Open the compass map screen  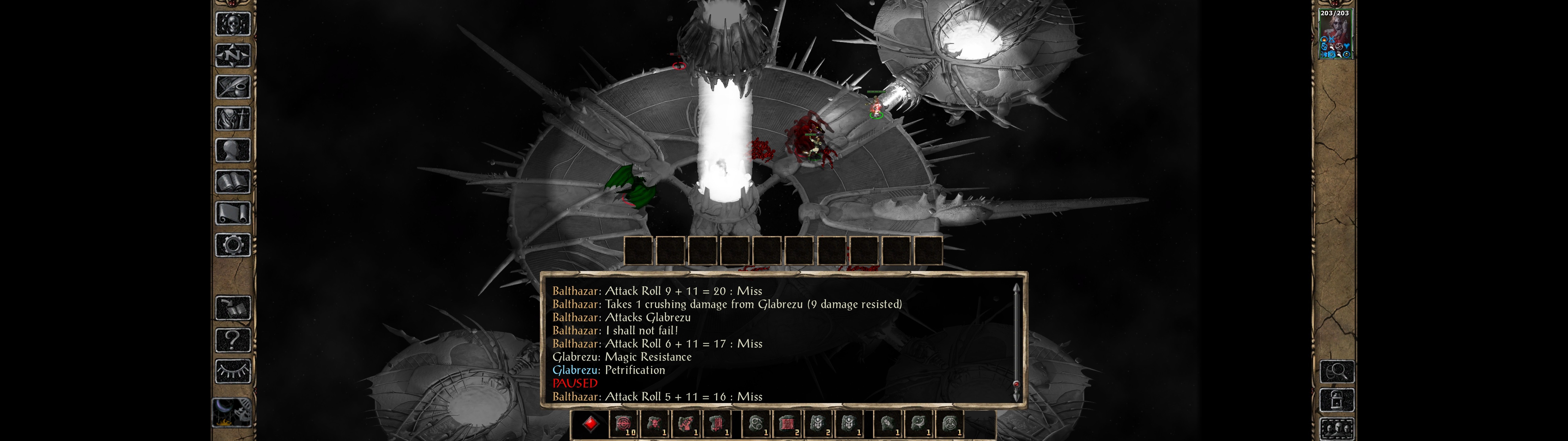pyautogui.click(x=233, y=55)
